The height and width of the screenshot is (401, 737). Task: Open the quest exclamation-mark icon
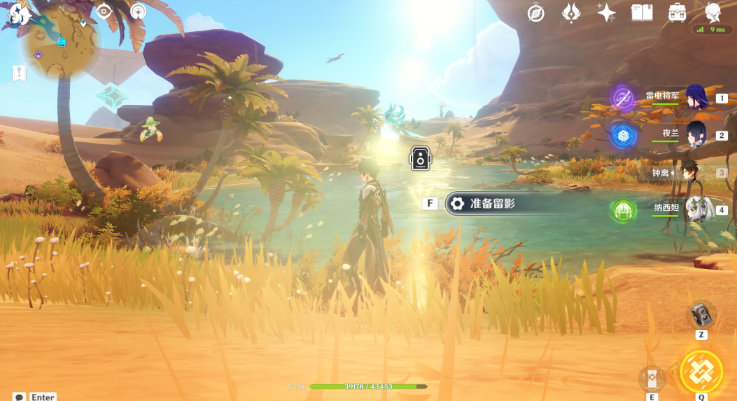click(x=18, y=73)
